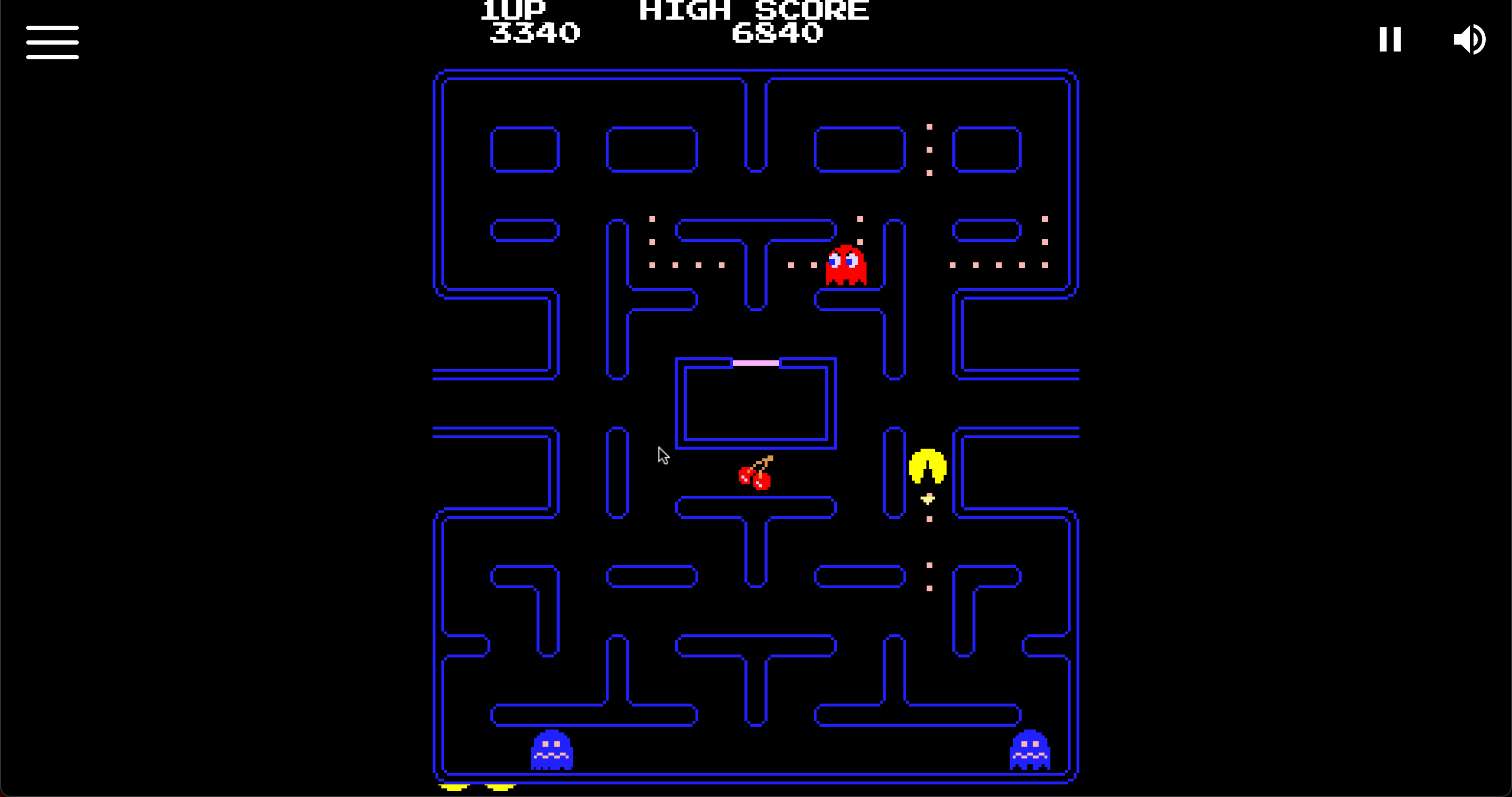Image resolution: width=1512 pixels, height=797 pixels.
Task: Click the pink ghost house door bar
Action: pos(755,363)
